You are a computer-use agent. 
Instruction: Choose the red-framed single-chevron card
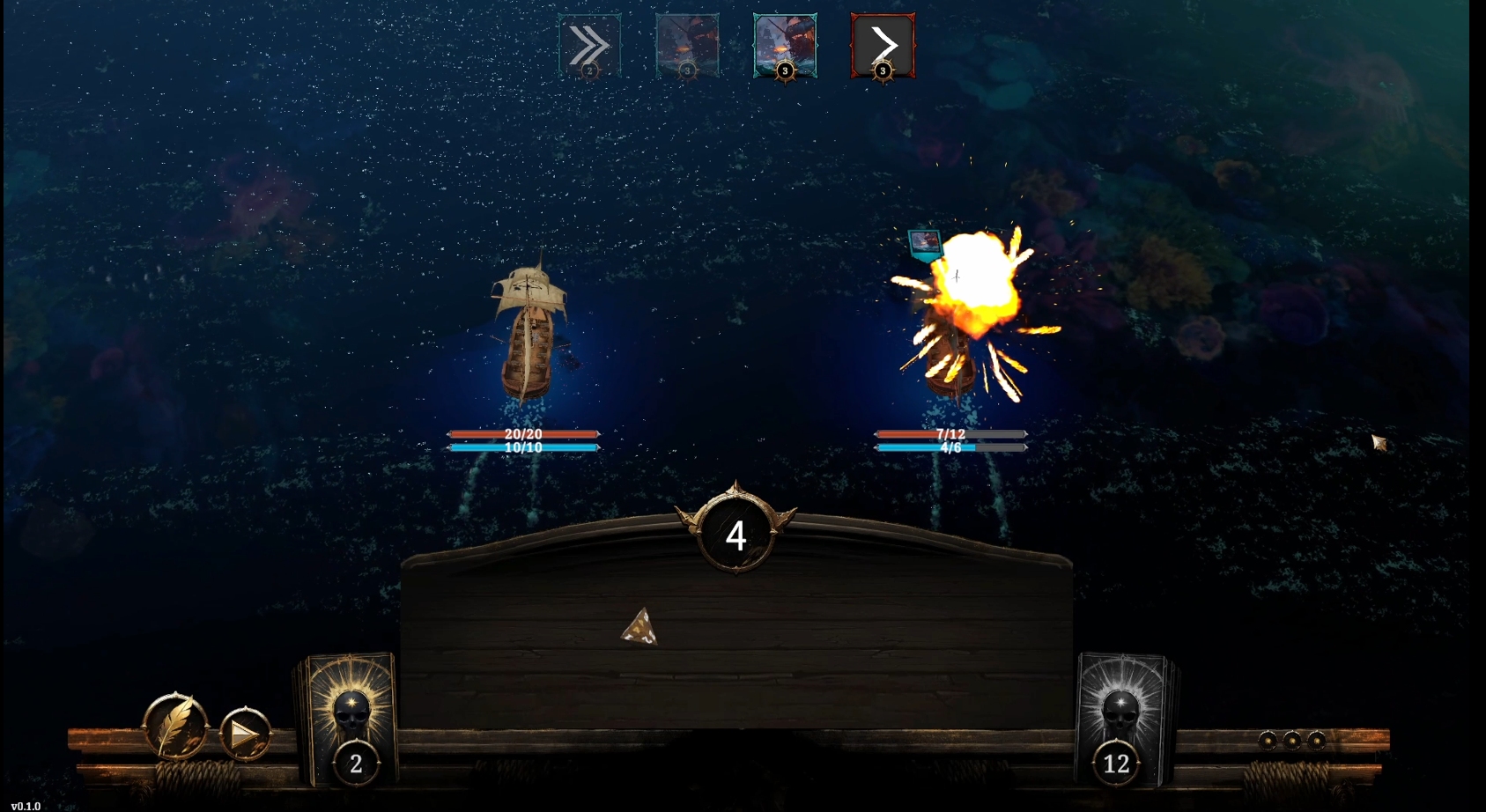[883, 46]
